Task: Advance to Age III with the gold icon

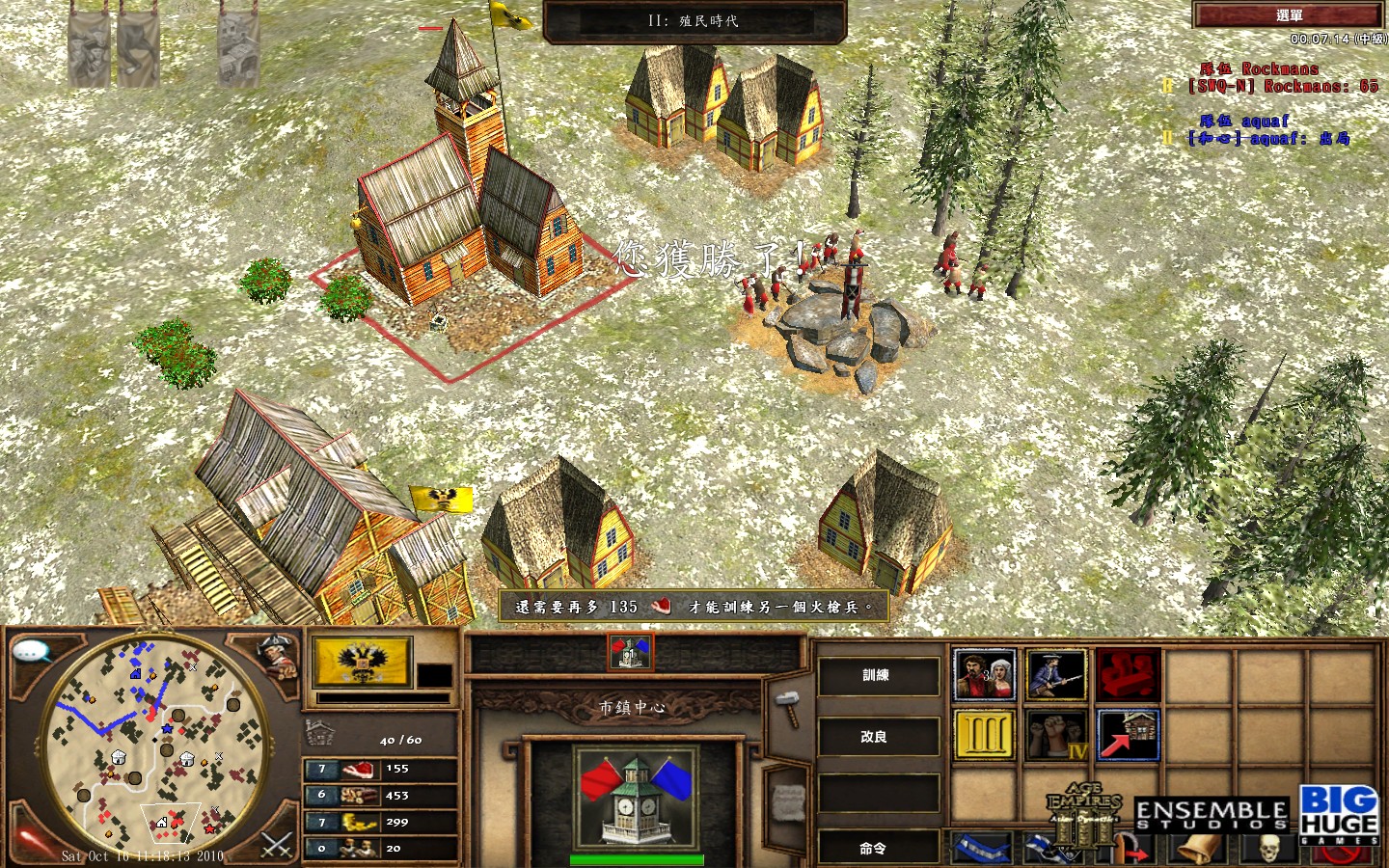Action: pos(984,736)
